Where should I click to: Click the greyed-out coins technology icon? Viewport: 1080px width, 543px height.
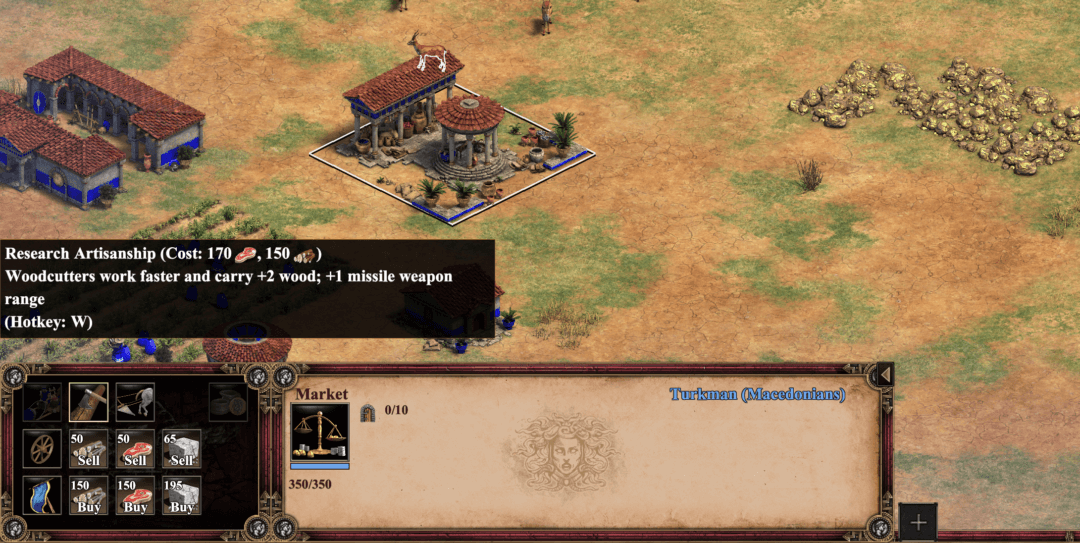pos(228,402)
